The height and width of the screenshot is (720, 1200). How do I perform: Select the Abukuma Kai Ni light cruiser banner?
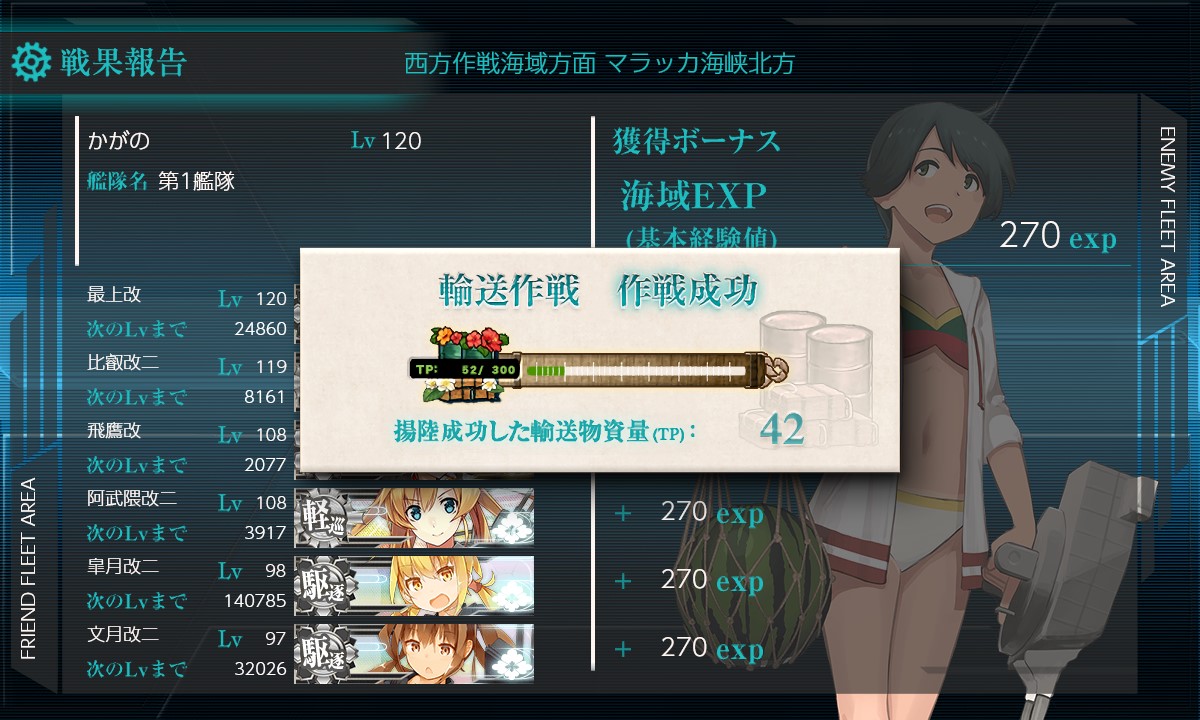pos(414,516)
